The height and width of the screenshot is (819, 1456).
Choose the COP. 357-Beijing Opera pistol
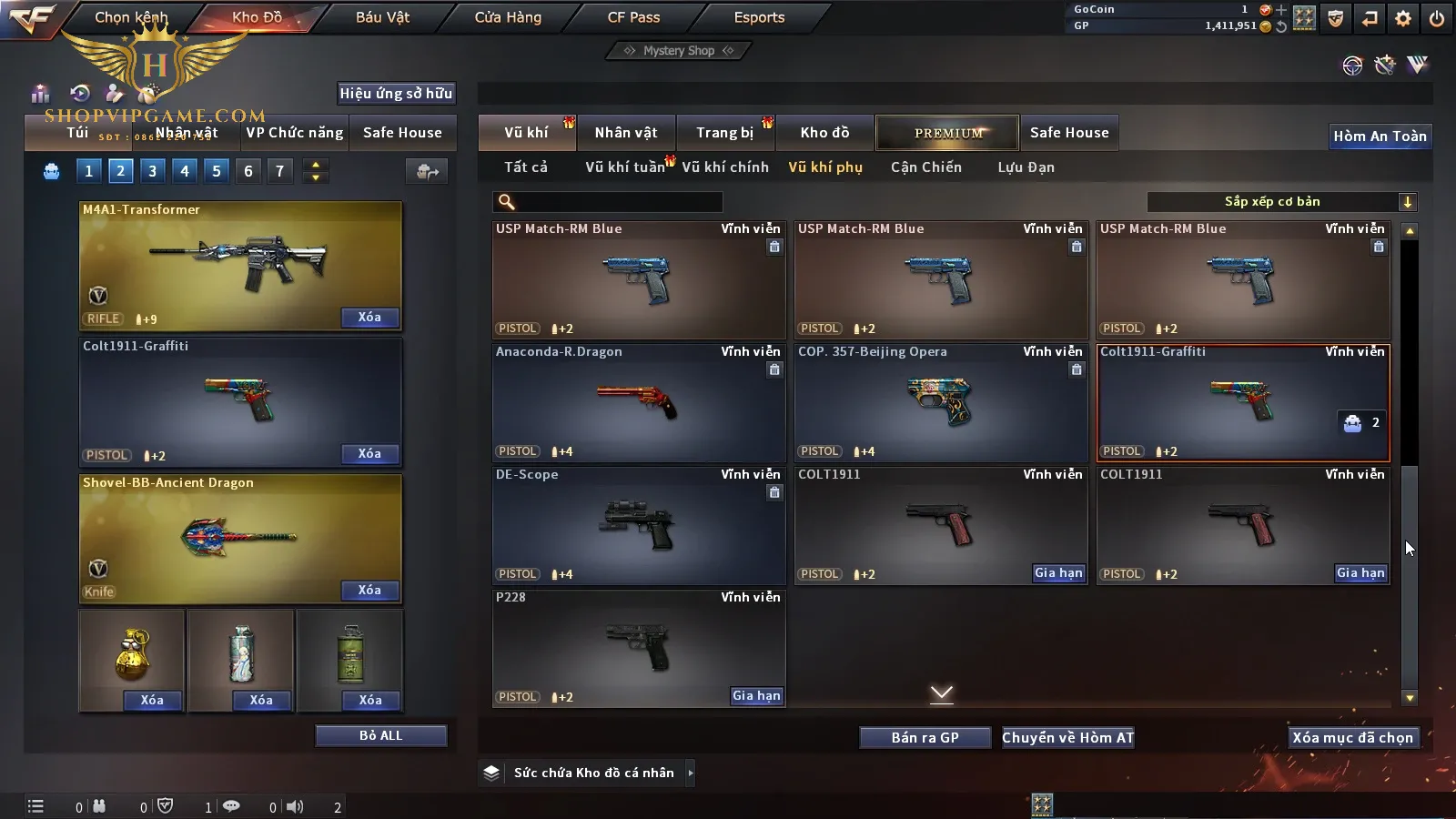coord(940,402)
